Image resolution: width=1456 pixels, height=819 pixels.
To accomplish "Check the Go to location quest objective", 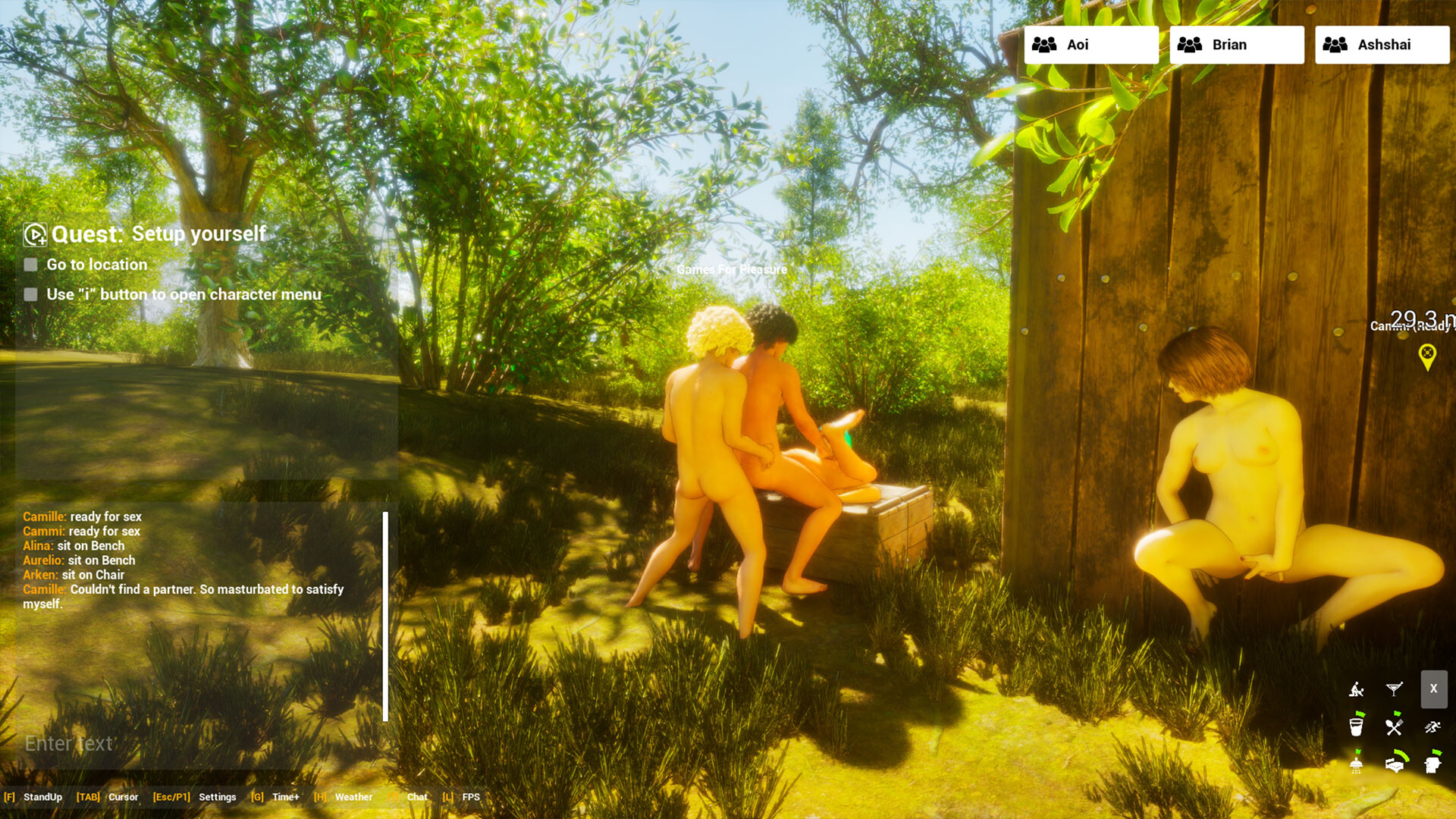I will (30, 265).
